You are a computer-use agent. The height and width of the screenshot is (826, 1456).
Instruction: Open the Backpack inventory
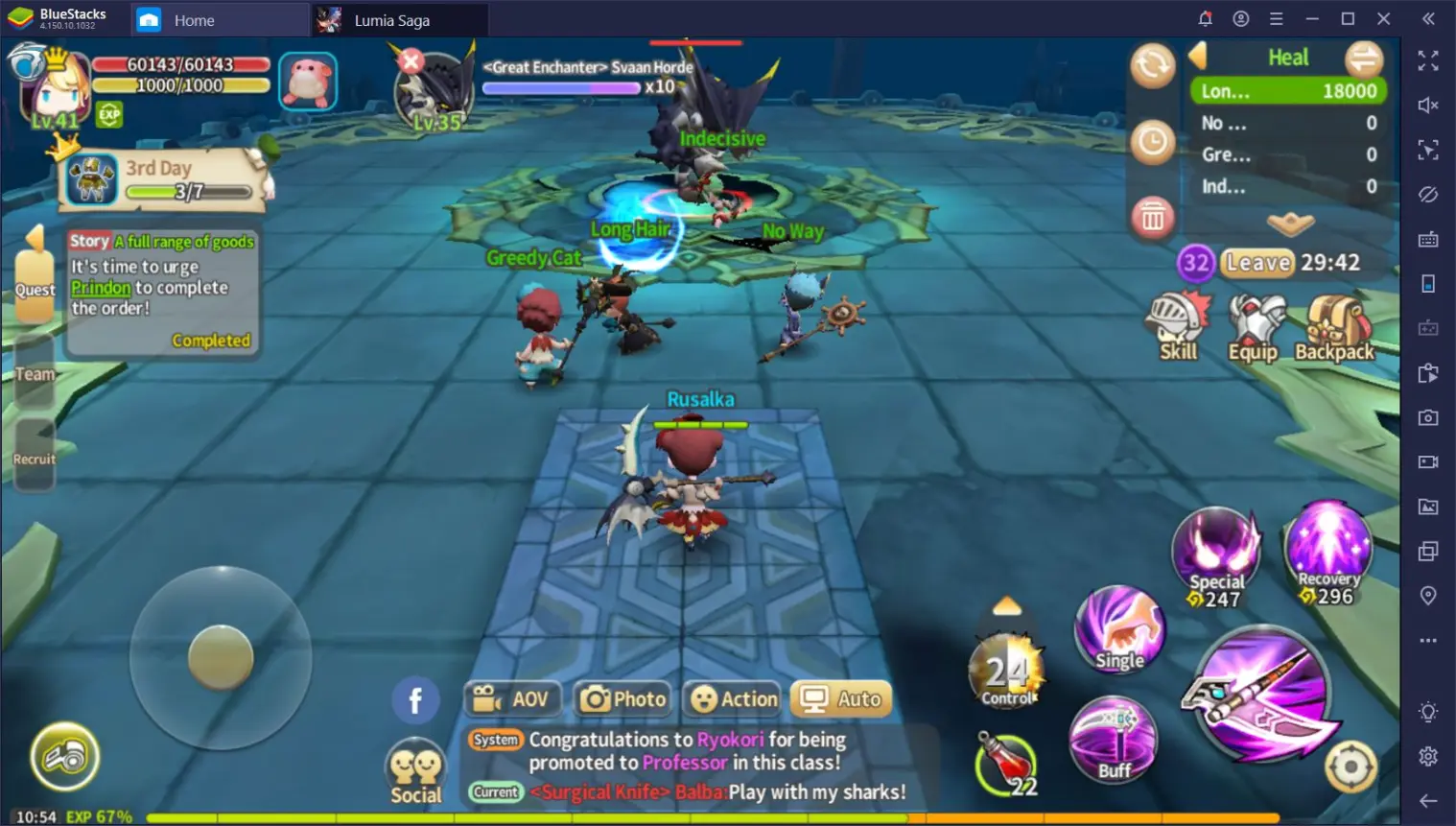1333,321
